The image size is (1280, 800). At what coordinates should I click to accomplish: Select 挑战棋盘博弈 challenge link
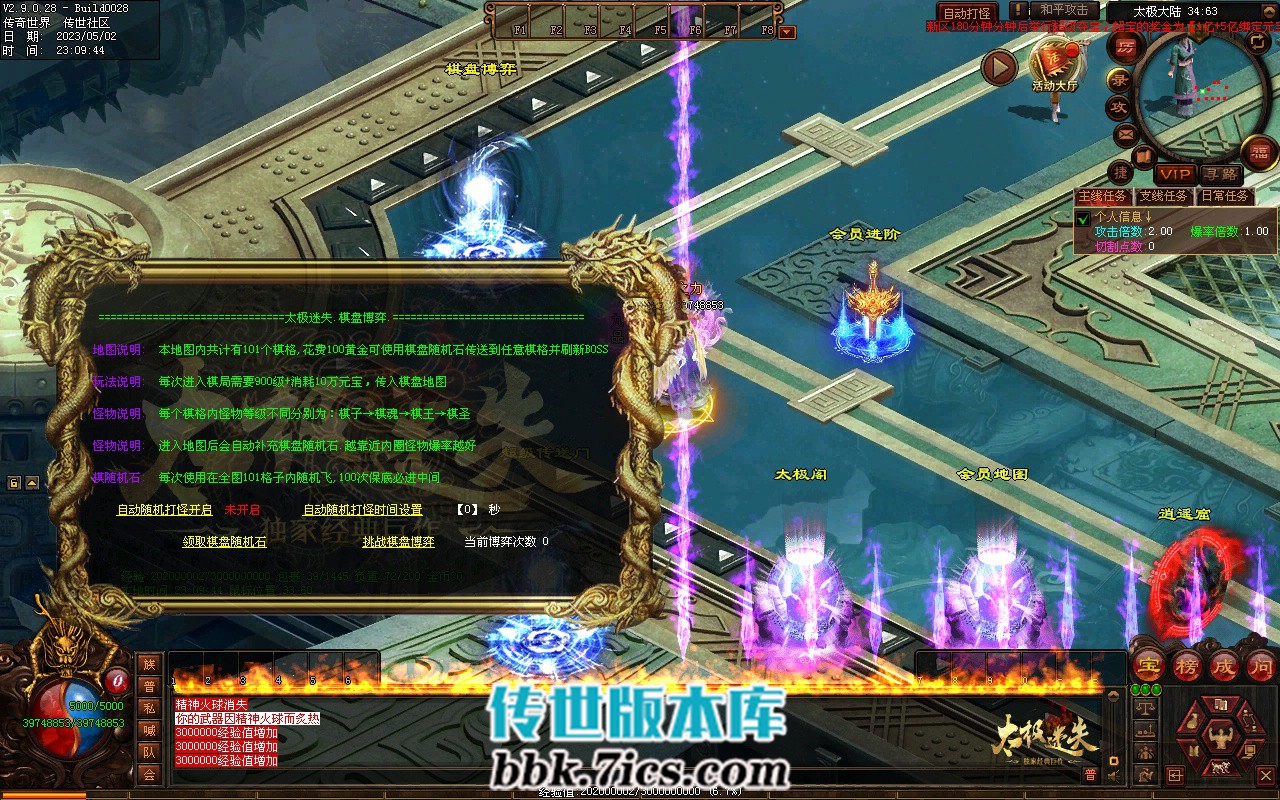(398, 541)
